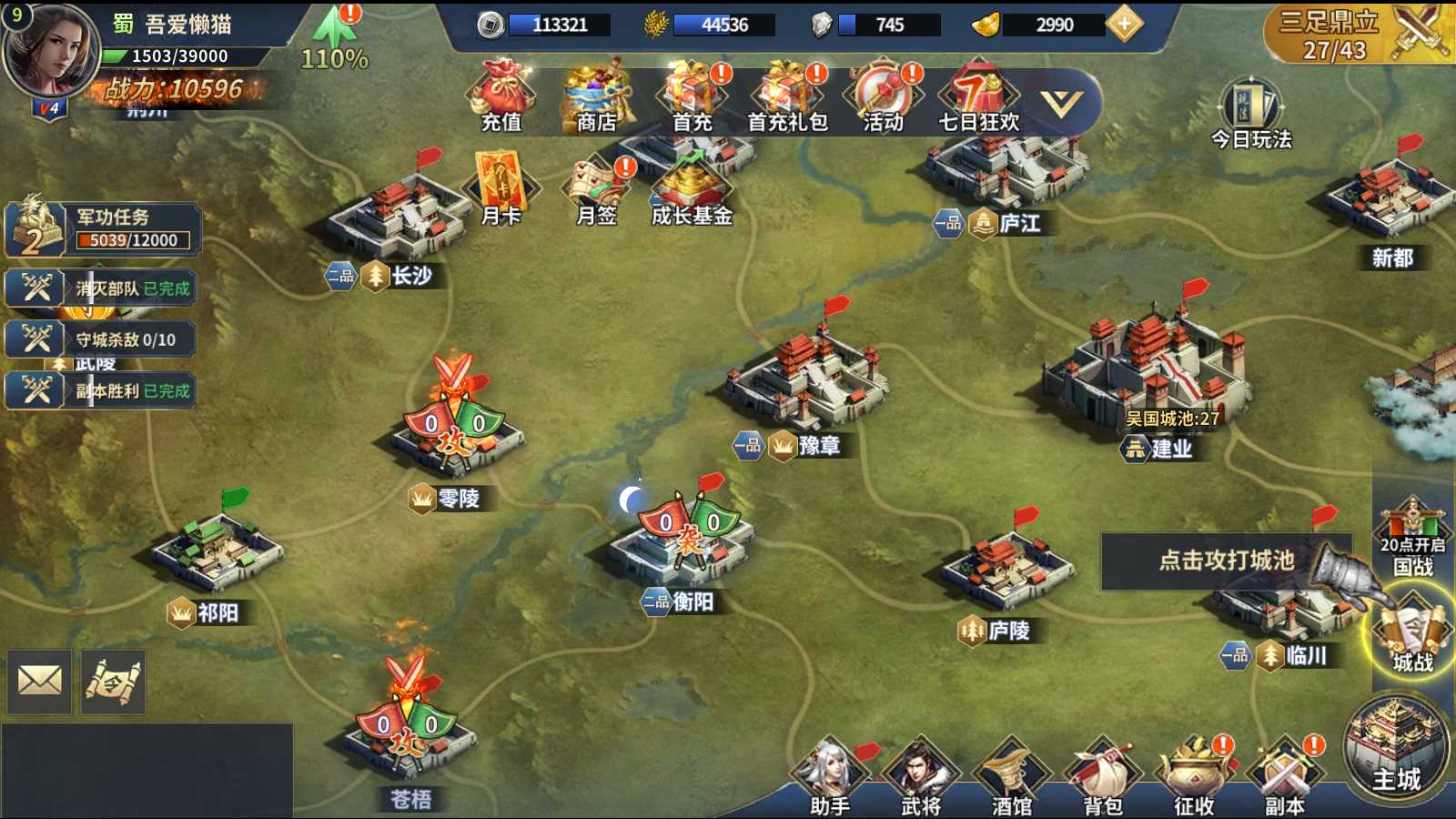Open the 助手 assistant menu
Image resolution: width=1456 pixels, height=819 pixels.
829,778
